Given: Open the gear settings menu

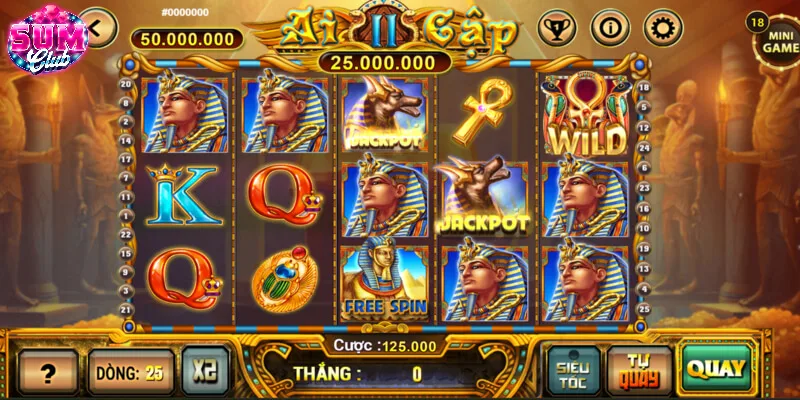Looking at the screenshot, I should (x=661, y=27).
